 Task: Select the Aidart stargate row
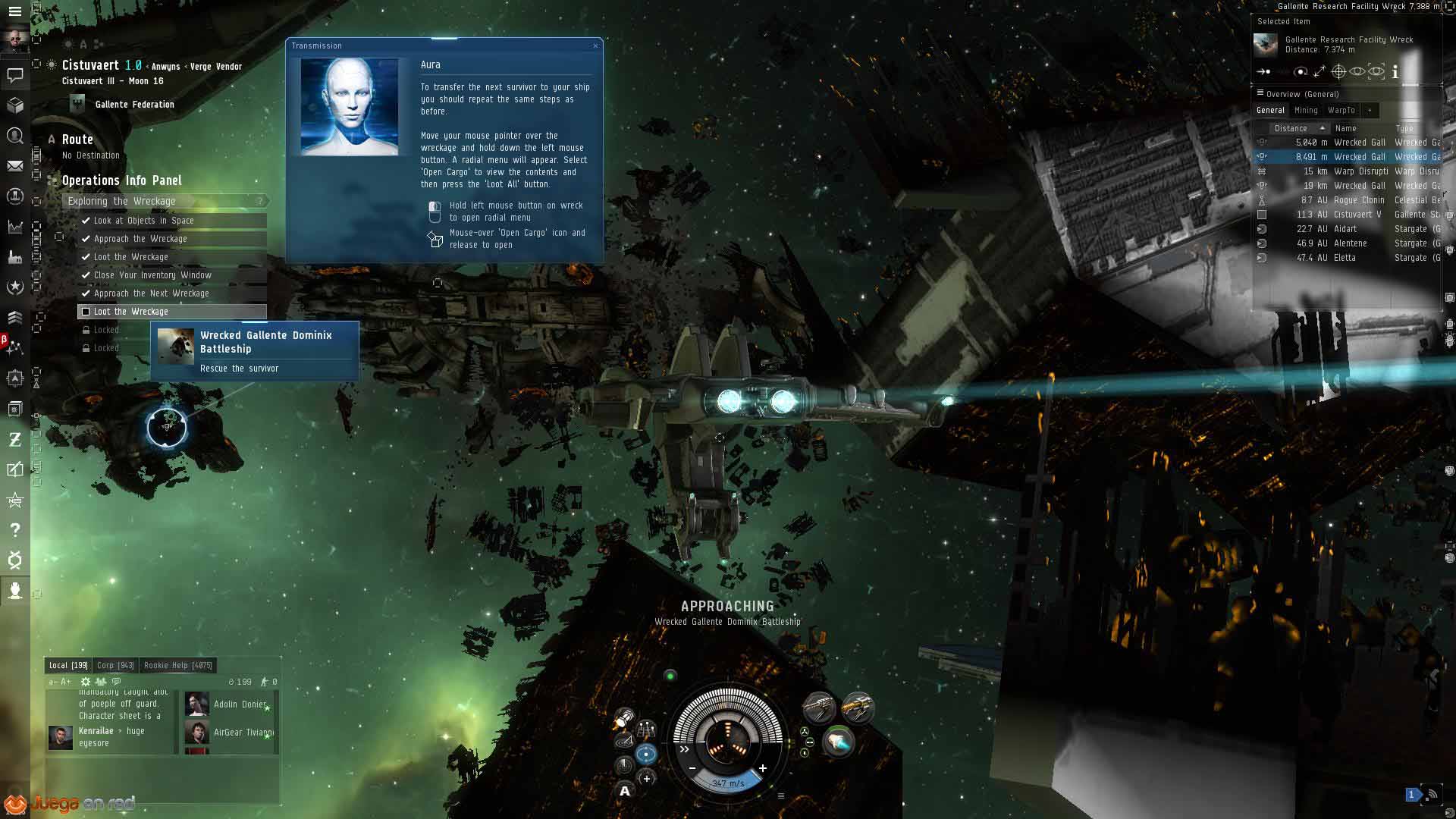(x=1346, y=229)
